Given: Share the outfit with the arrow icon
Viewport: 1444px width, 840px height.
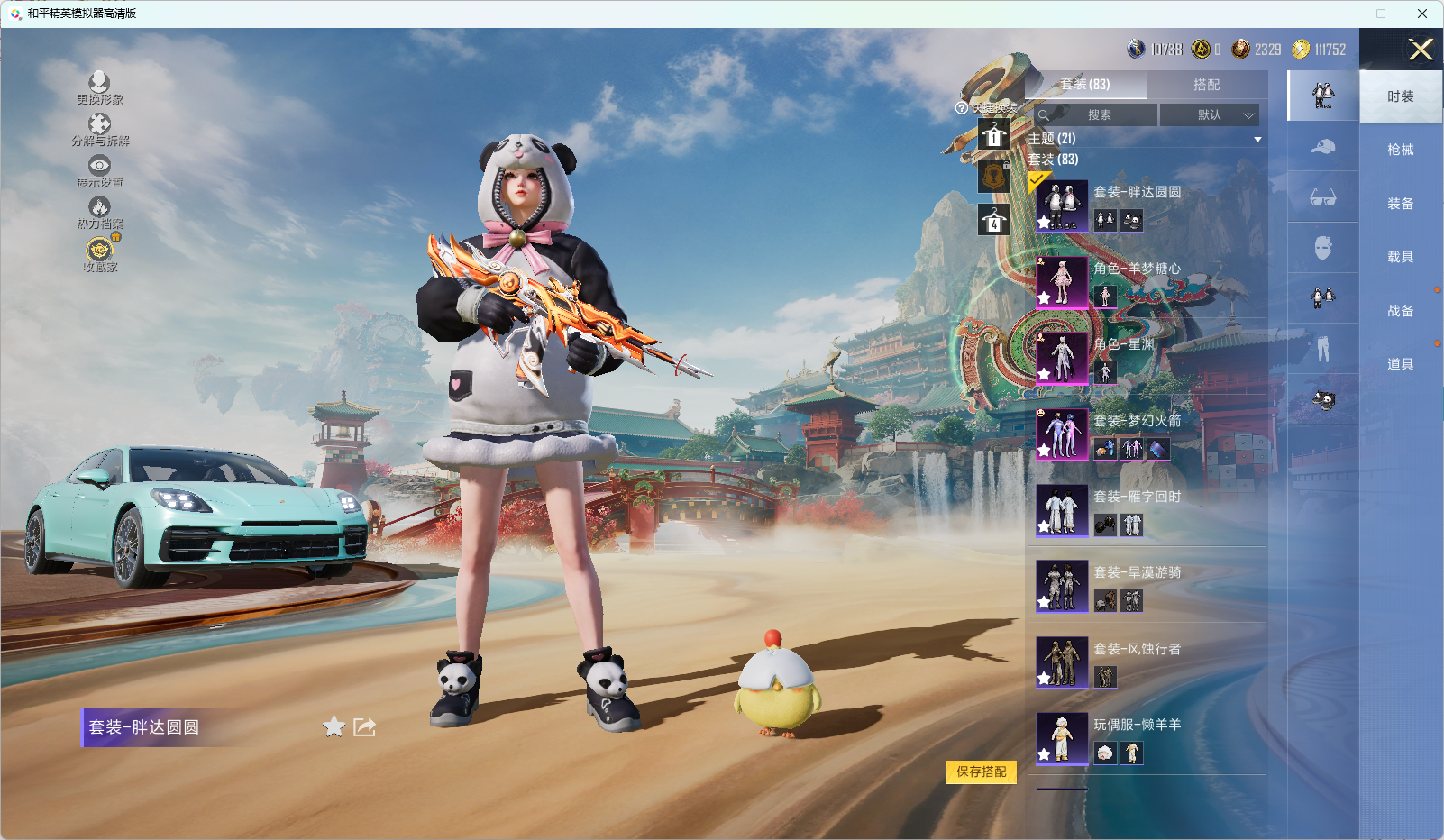Looking at the screenshot, I should coord(364,726).
